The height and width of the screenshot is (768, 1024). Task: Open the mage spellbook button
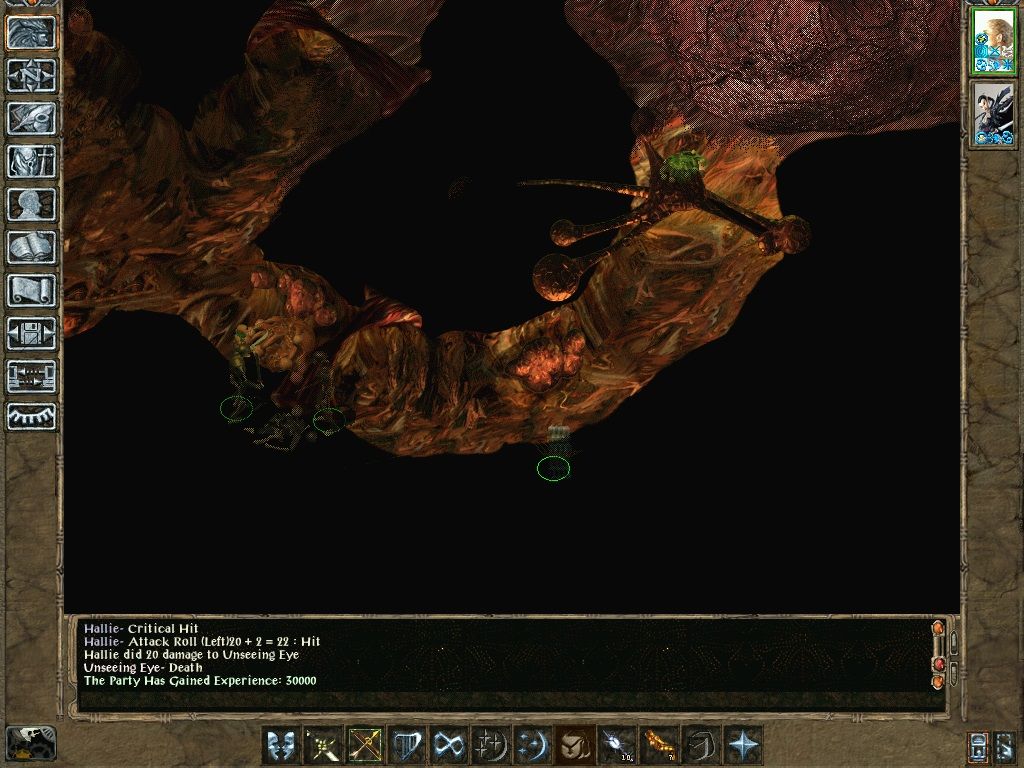tap(32, 247)
